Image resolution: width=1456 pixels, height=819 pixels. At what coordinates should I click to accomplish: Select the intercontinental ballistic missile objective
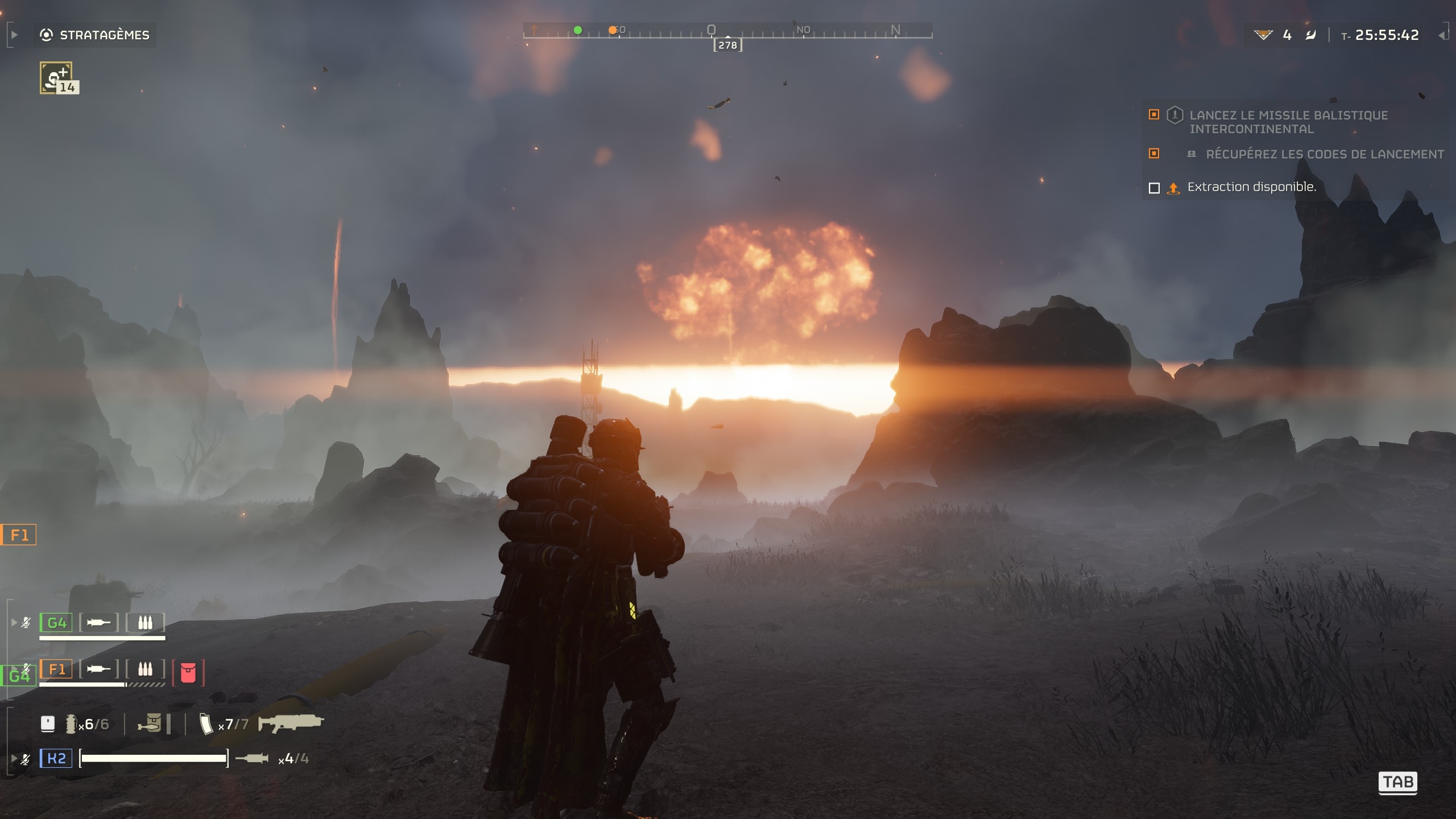(x=1288, y=122)
